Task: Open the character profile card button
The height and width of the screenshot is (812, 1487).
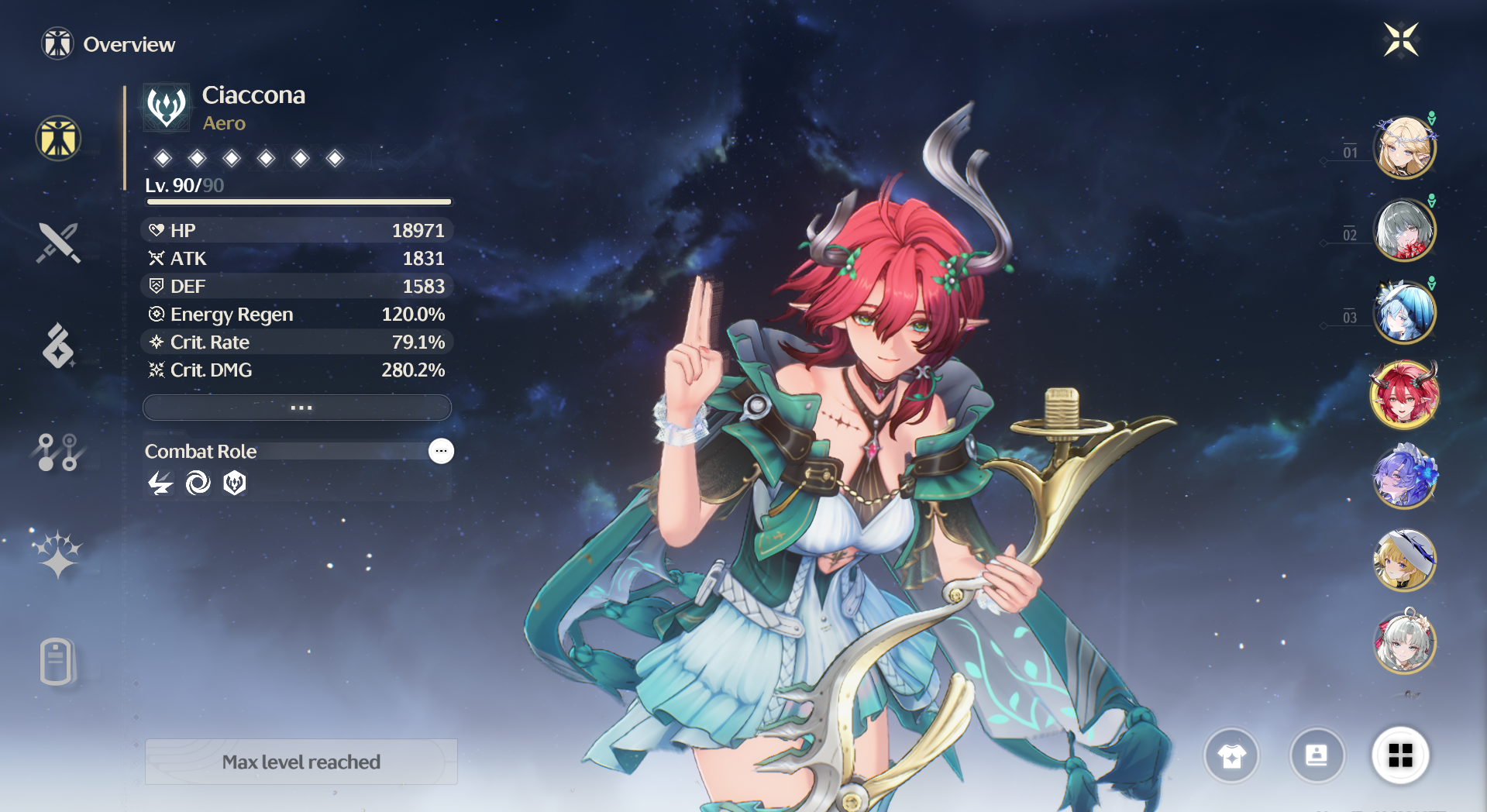Action: click(1317, 755)
